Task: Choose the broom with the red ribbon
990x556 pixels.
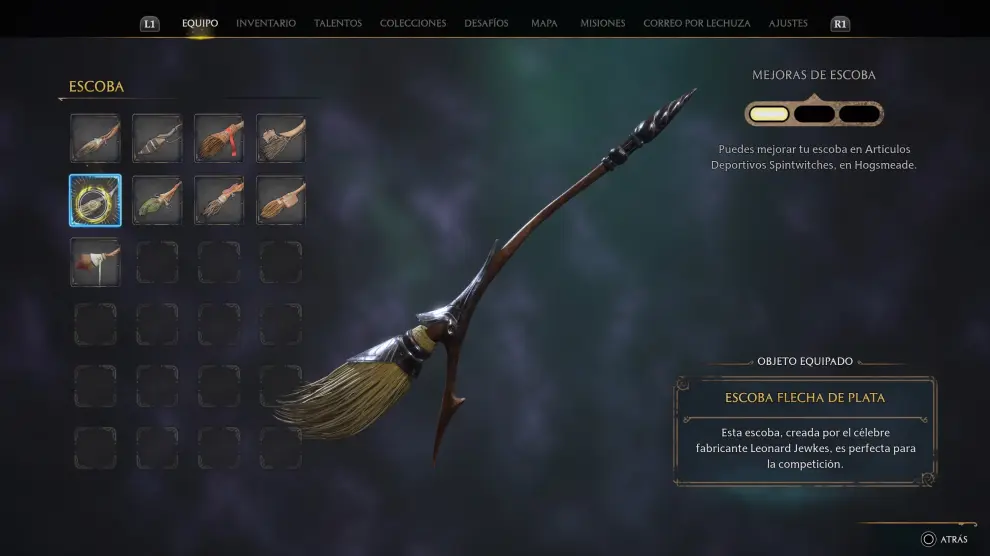Action: pyautogui.click(x=219, y=138)
